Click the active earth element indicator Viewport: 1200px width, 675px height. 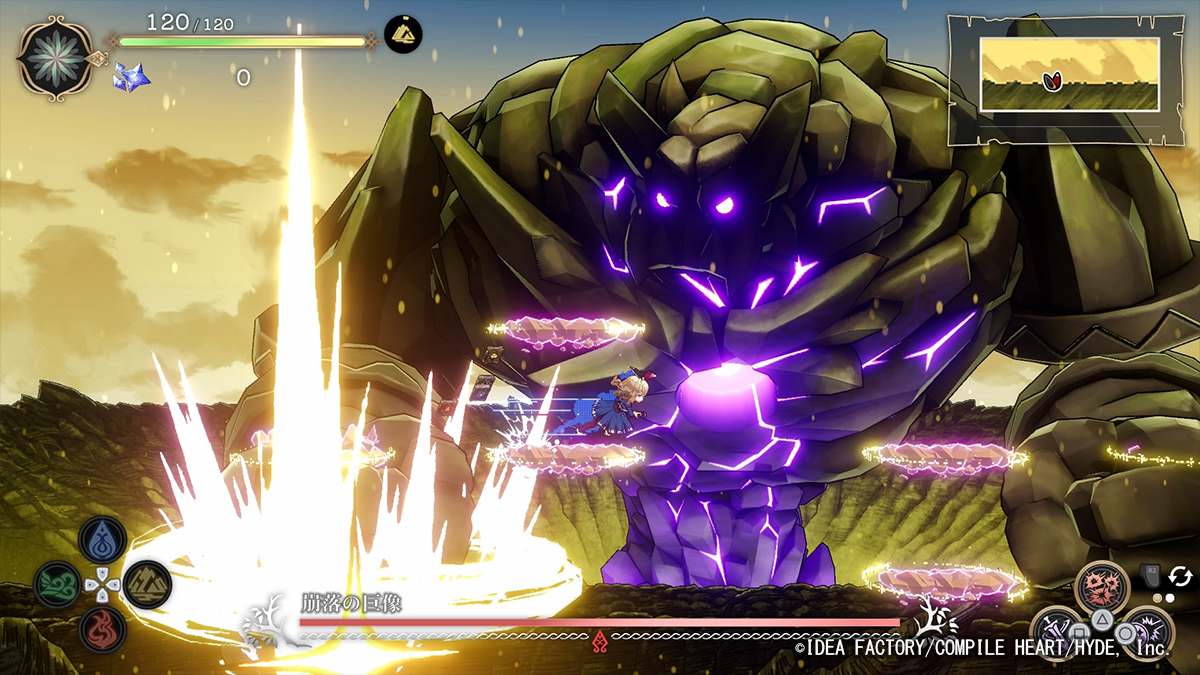(x=403, y=34)
